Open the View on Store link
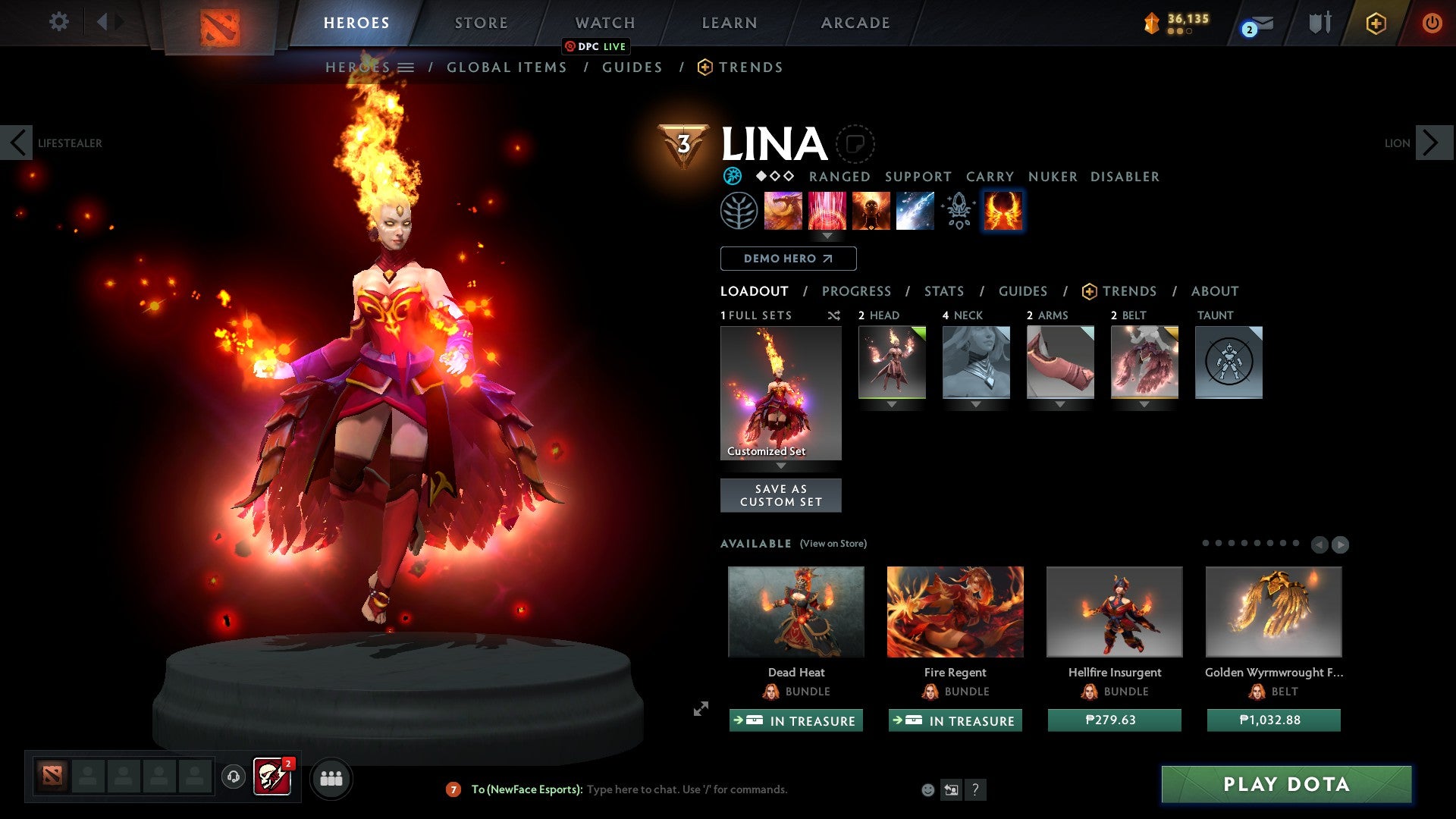 coord(833,544)
